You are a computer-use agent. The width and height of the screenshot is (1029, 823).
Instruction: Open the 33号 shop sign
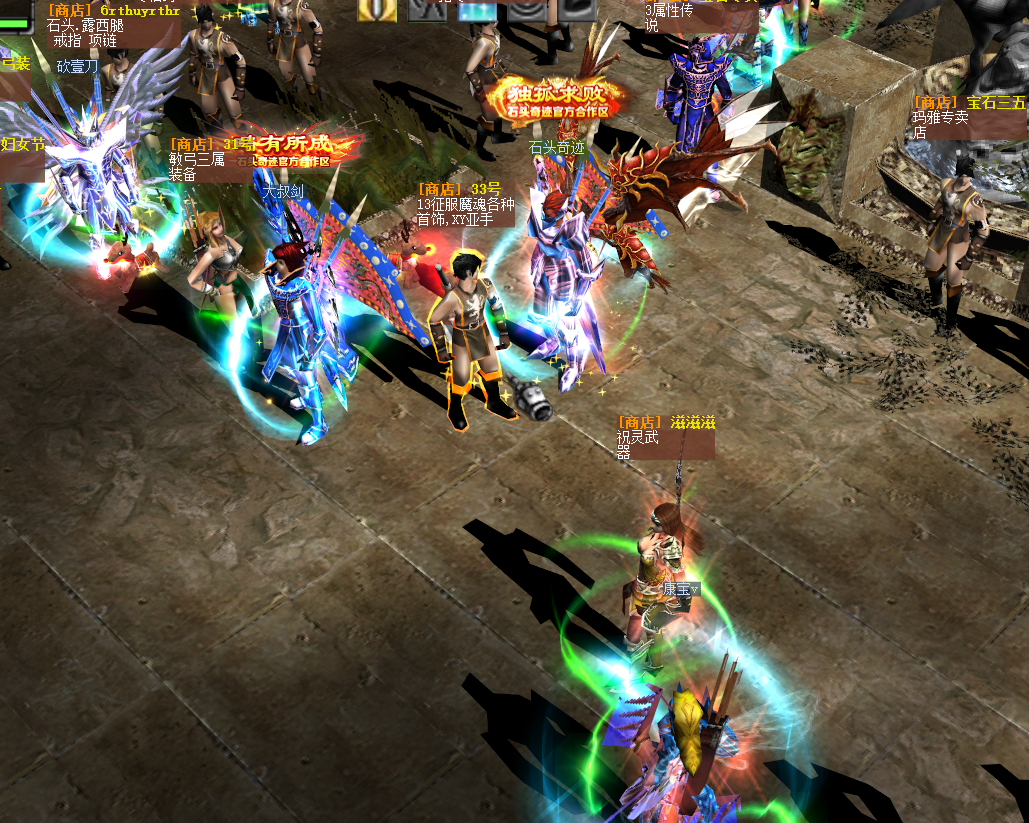[x=465, y=203]
